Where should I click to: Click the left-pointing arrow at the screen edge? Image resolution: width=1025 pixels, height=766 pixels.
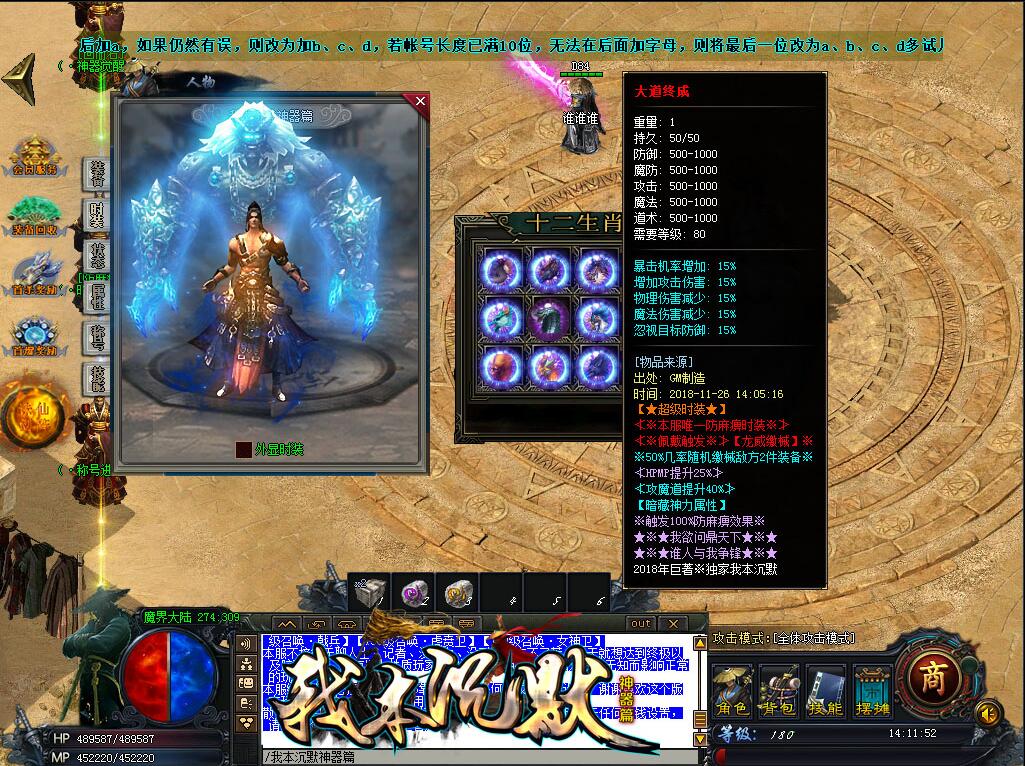click(x=19, y=75)
